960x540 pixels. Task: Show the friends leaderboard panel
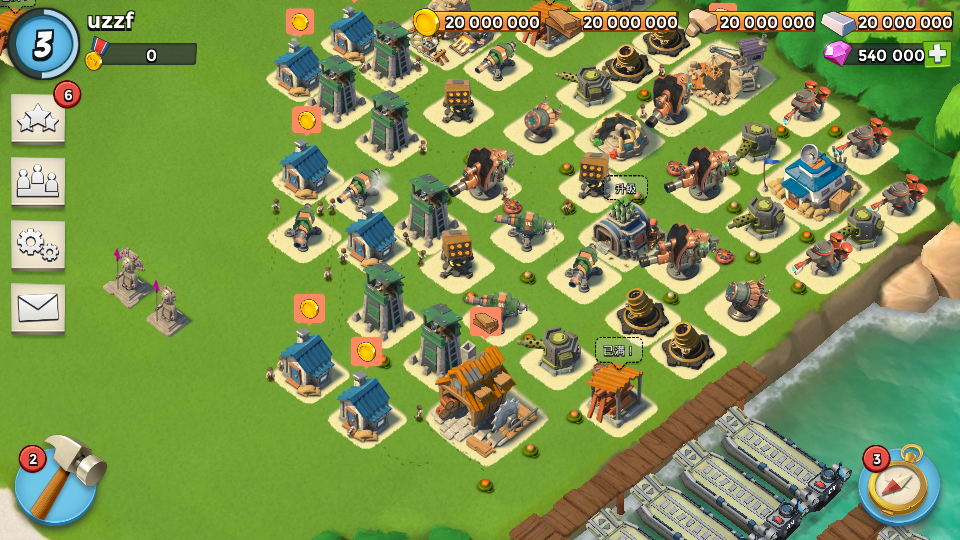[x=38, y=181]
